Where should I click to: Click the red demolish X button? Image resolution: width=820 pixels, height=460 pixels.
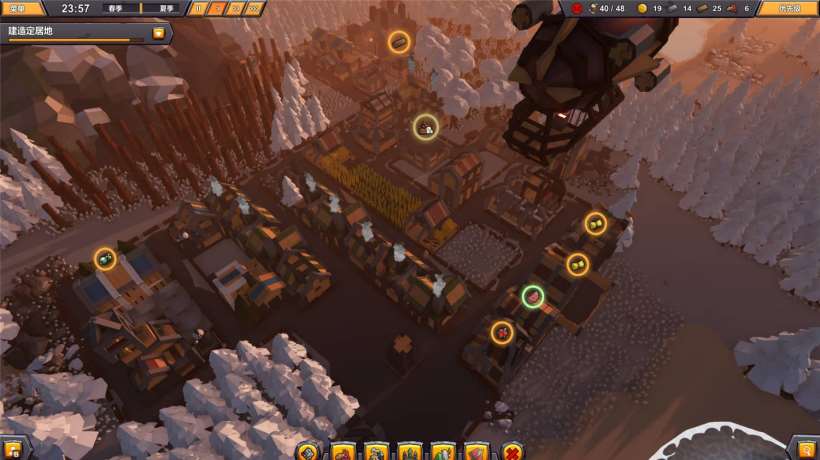pyautogui.click(x=512, y=451)
